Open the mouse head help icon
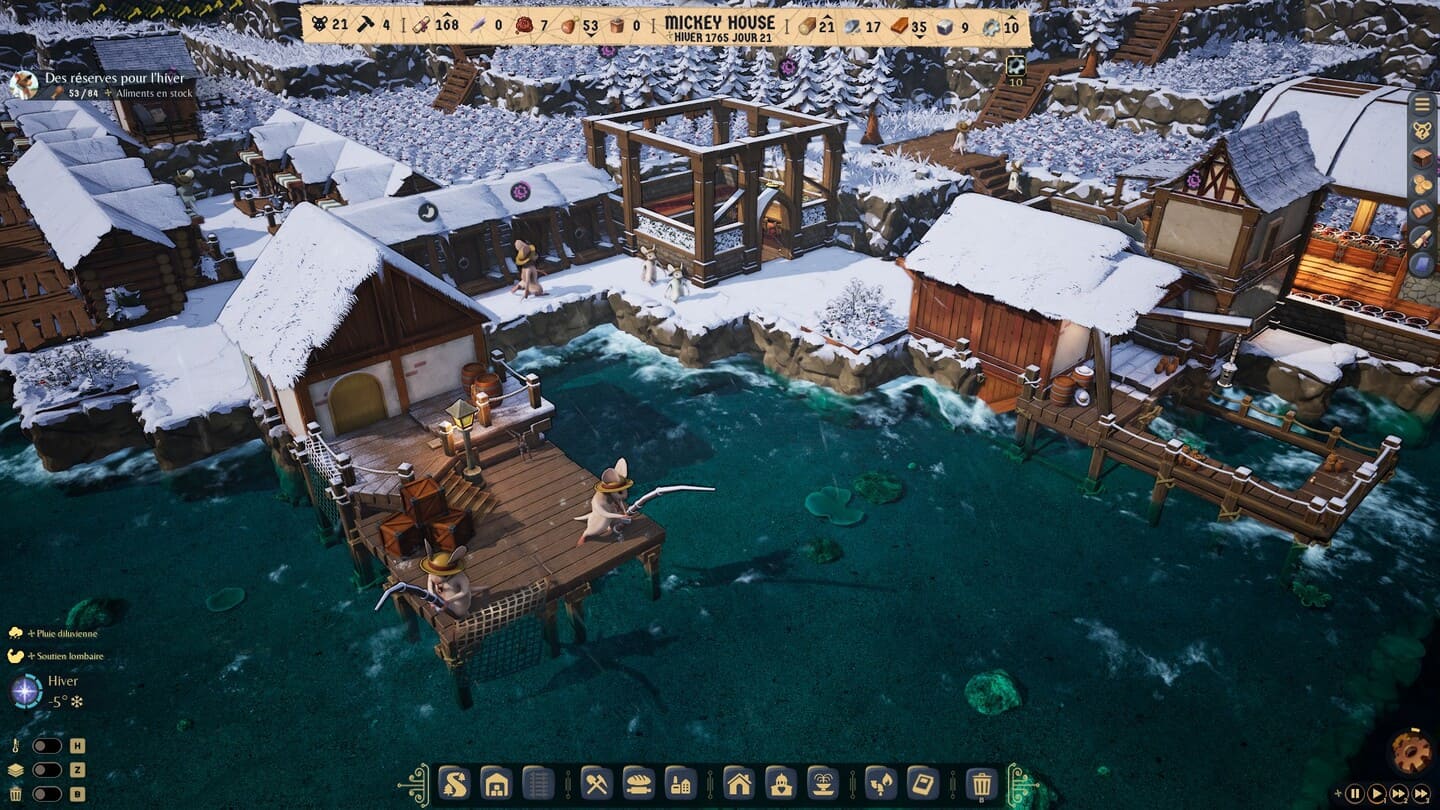The width and height of the screenshot is (1440, 810). point(1422,131)
